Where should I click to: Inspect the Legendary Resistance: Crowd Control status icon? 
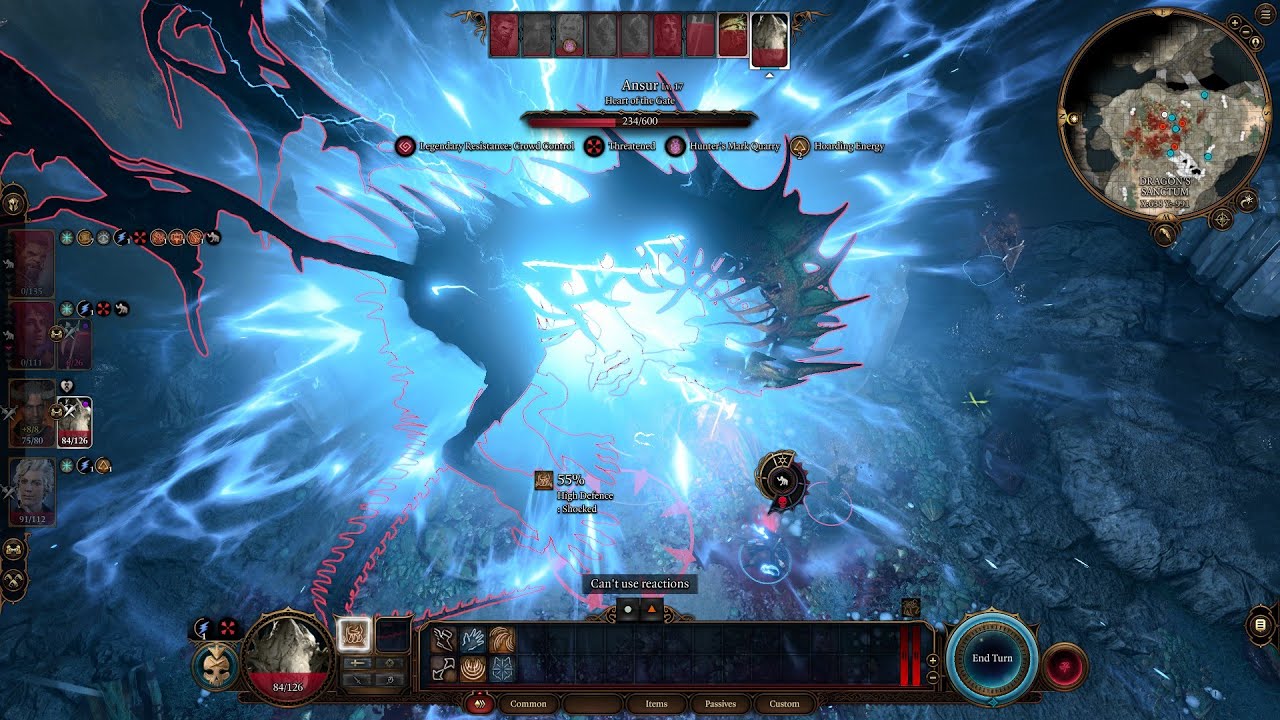(x=406, y=145)
